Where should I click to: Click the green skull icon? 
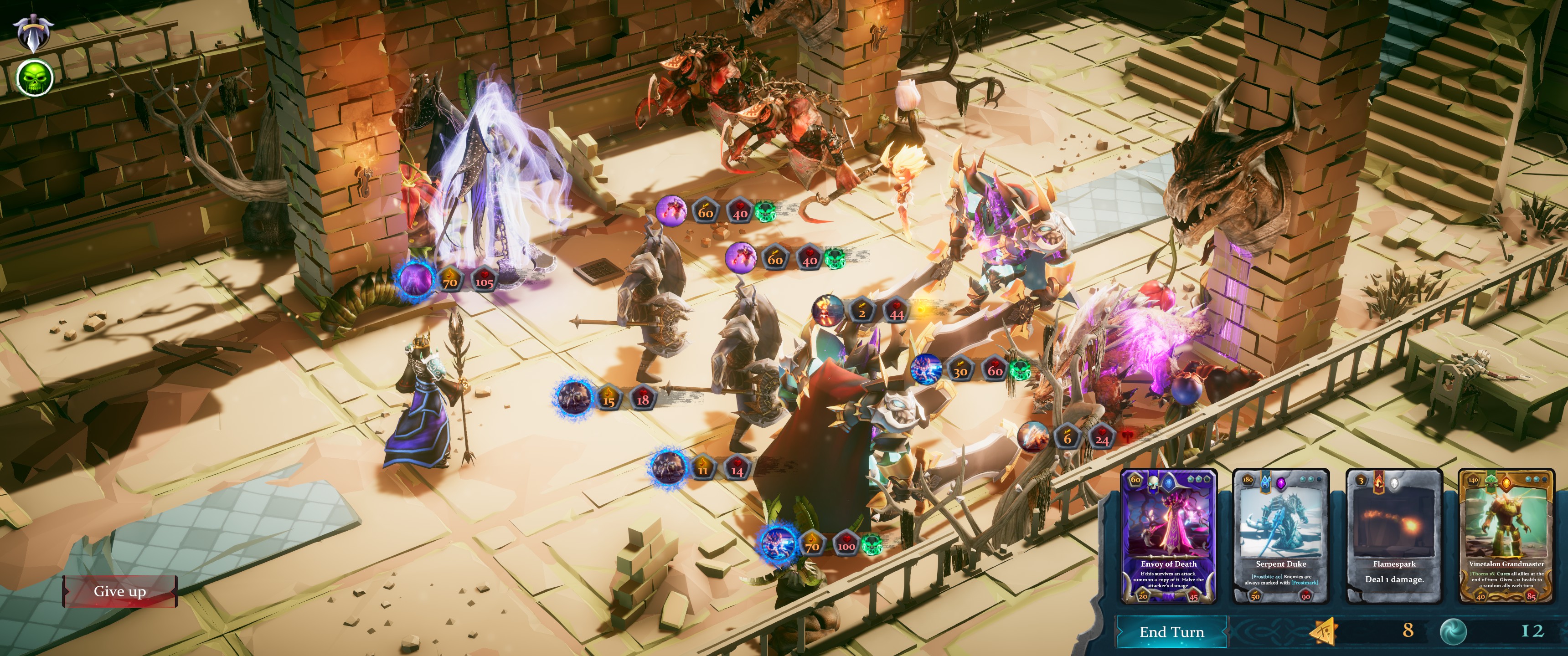point(35,78)
